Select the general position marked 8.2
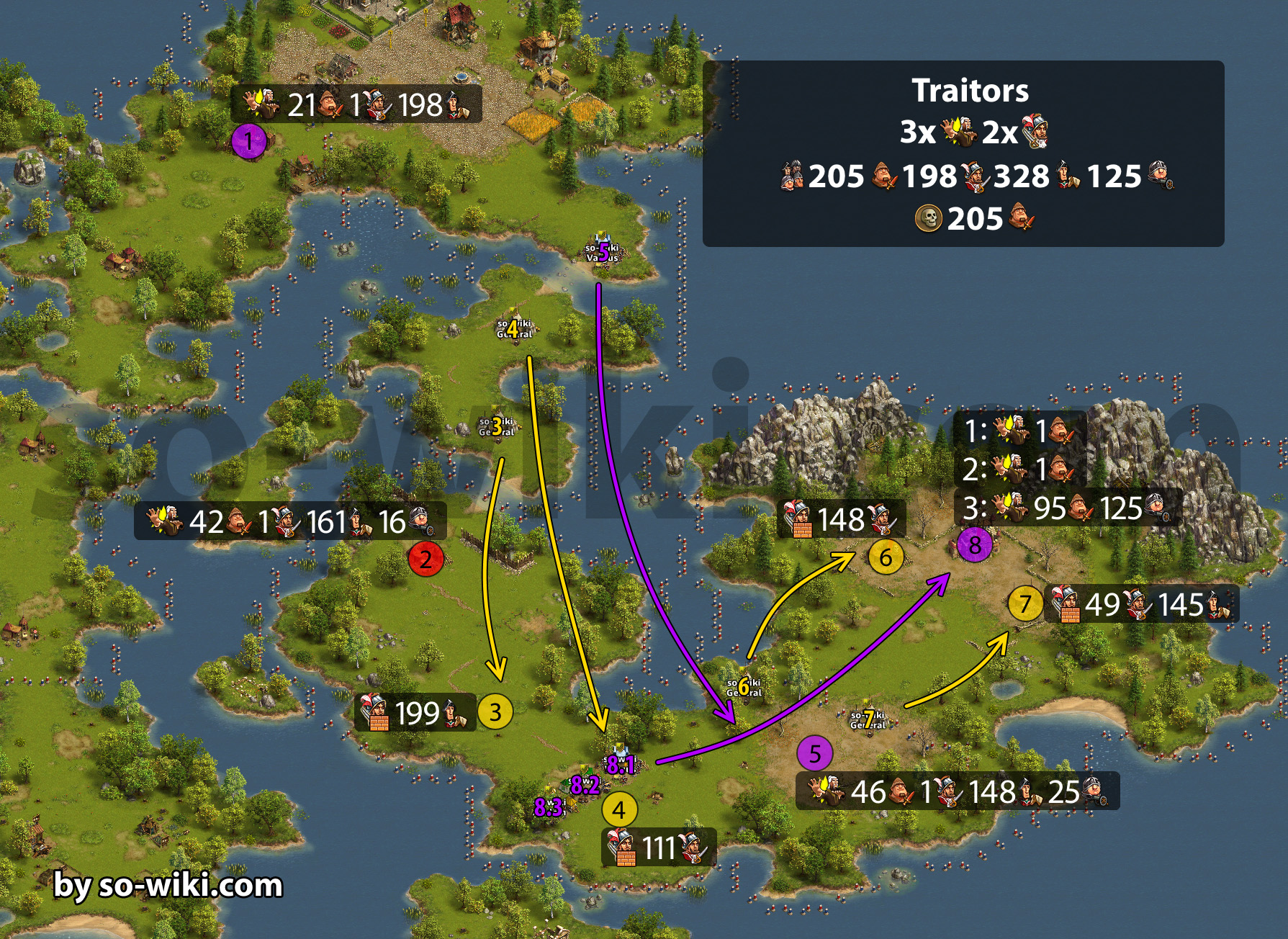Image resolution: width=1288 pixels, height=939 pixels. click(585, 785)
